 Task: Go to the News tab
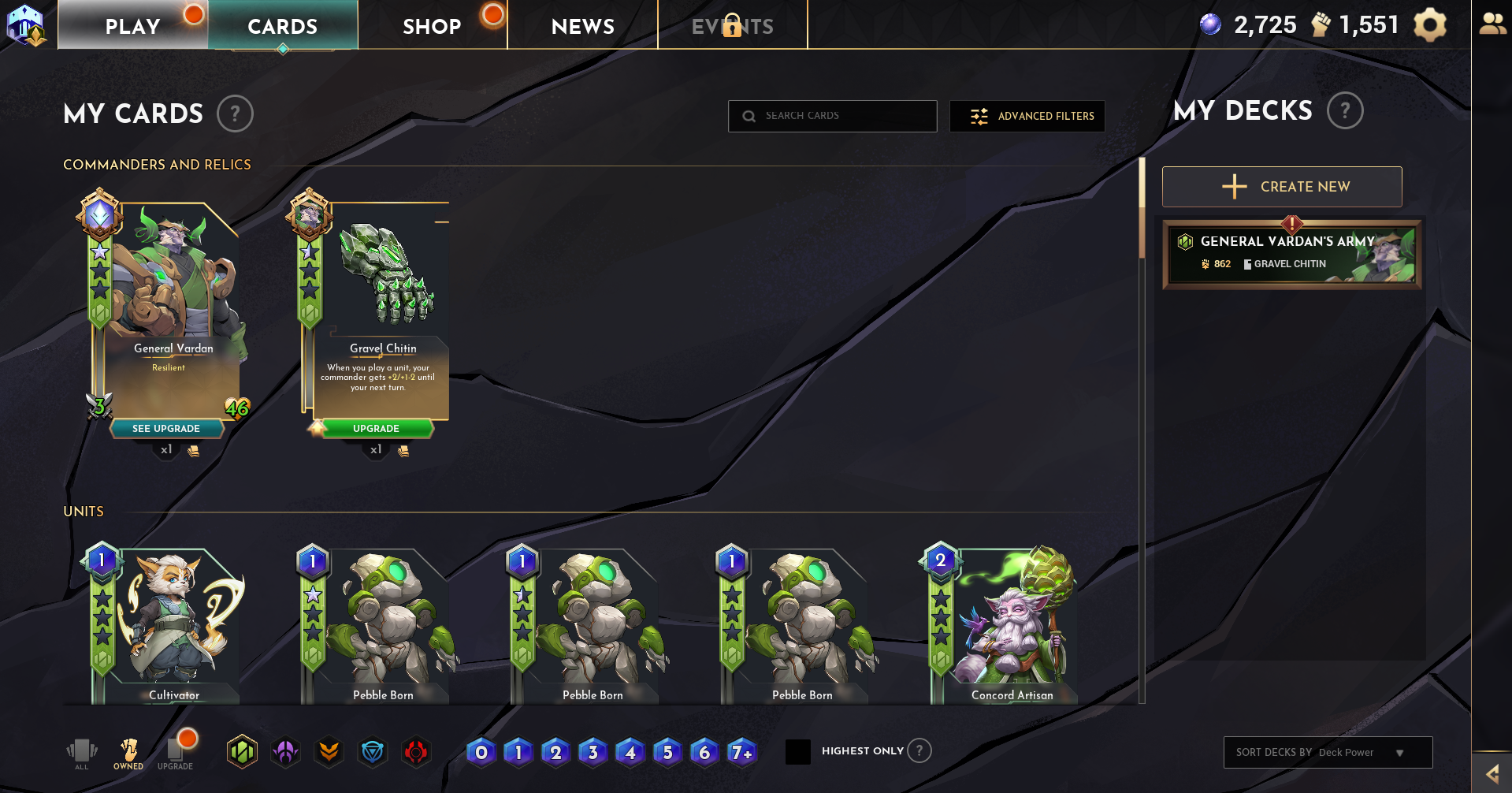[582, 26]
